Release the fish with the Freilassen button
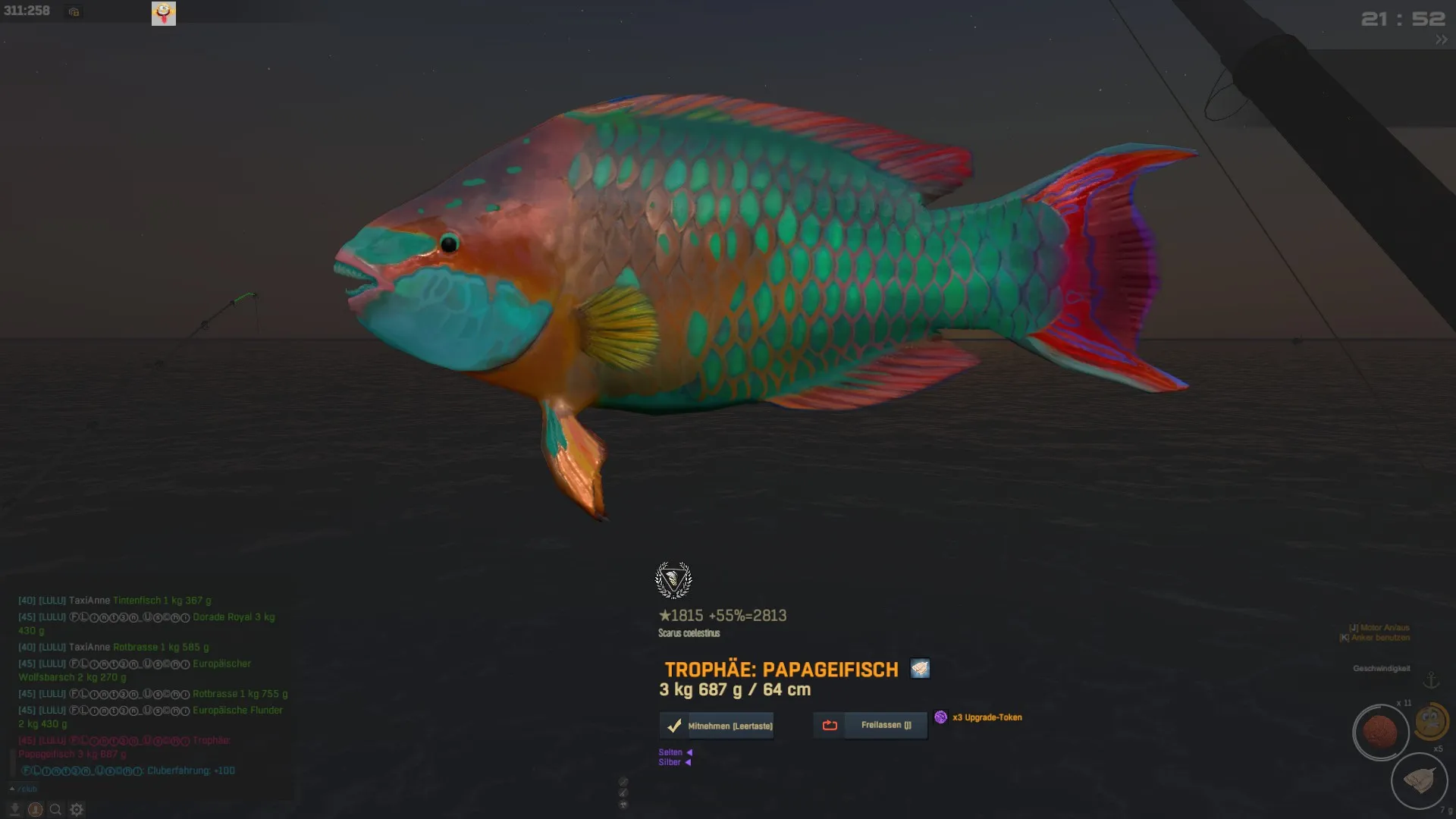1456x819 pixels. pyautogui.click(x=871, y=725)
